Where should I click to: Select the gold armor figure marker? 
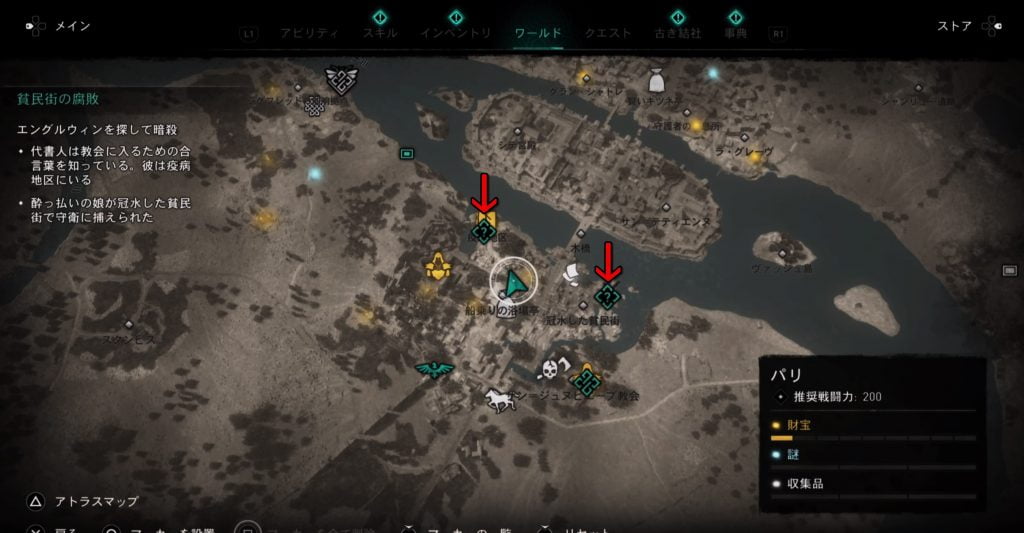click(x=436, y=266)
